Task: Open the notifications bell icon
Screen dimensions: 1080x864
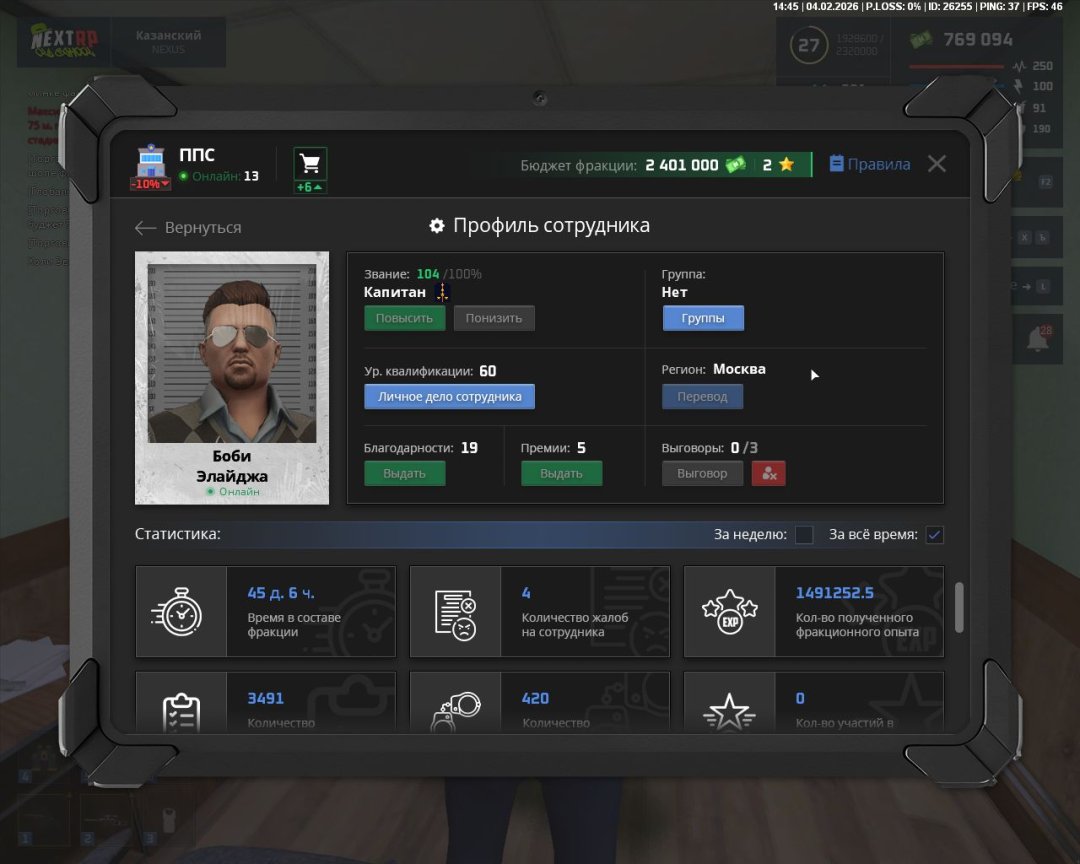Action: pos(1037,340)
